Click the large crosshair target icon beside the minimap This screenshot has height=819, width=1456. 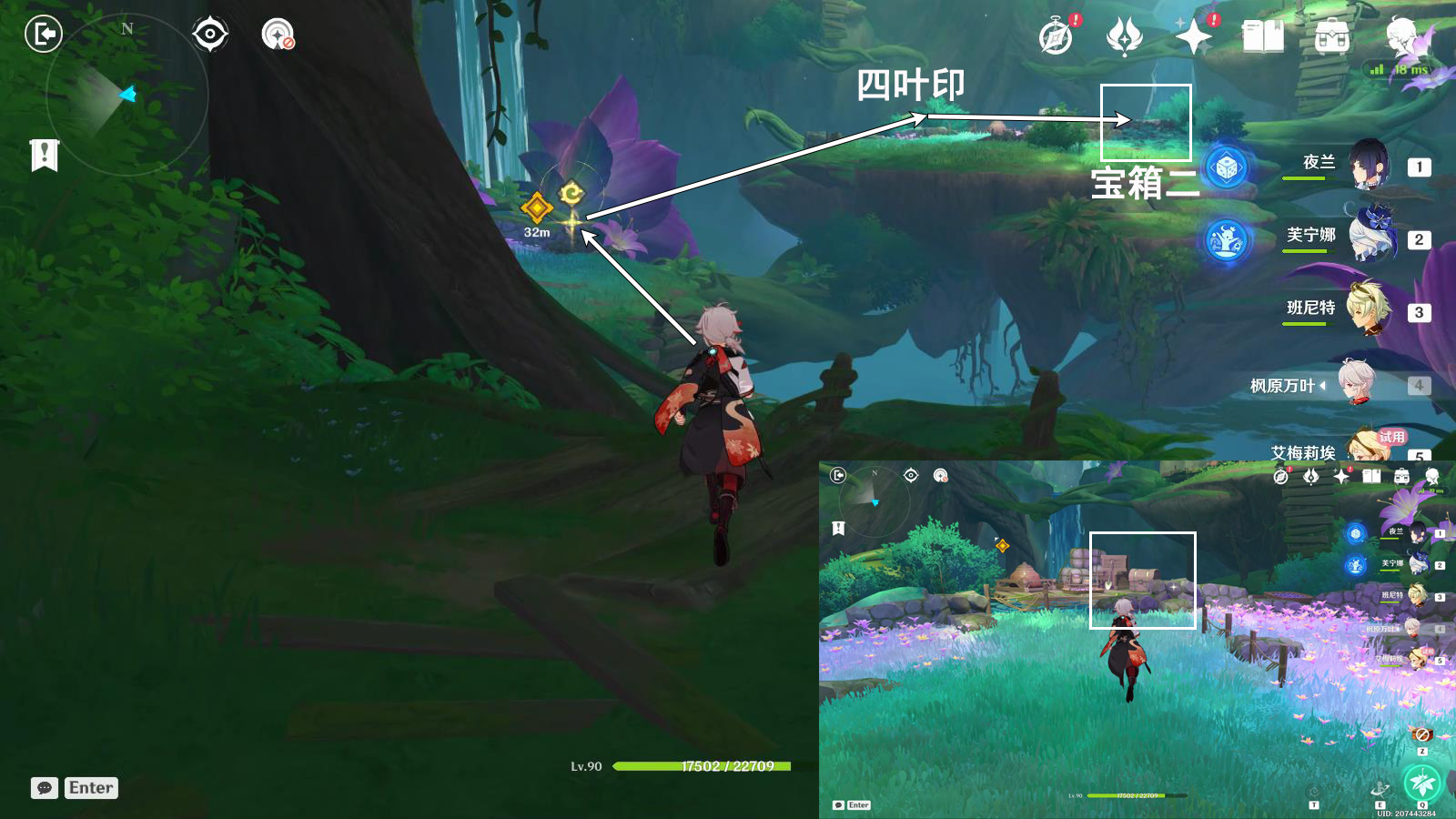[210, 35]
